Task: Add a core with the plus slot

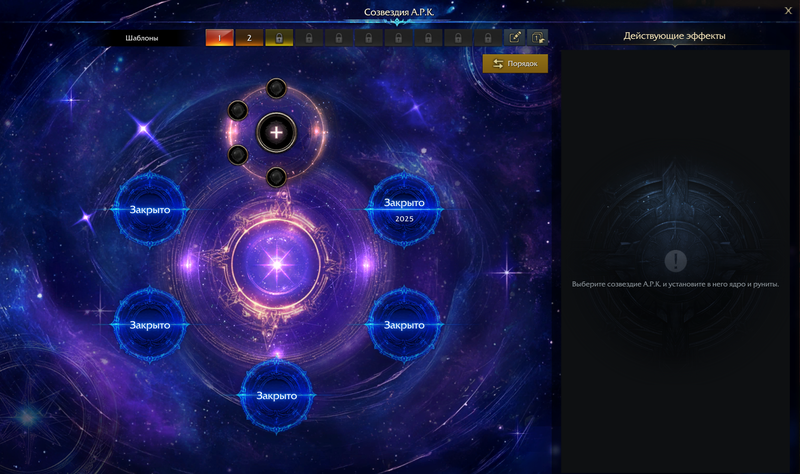Action: coord(276,132)
